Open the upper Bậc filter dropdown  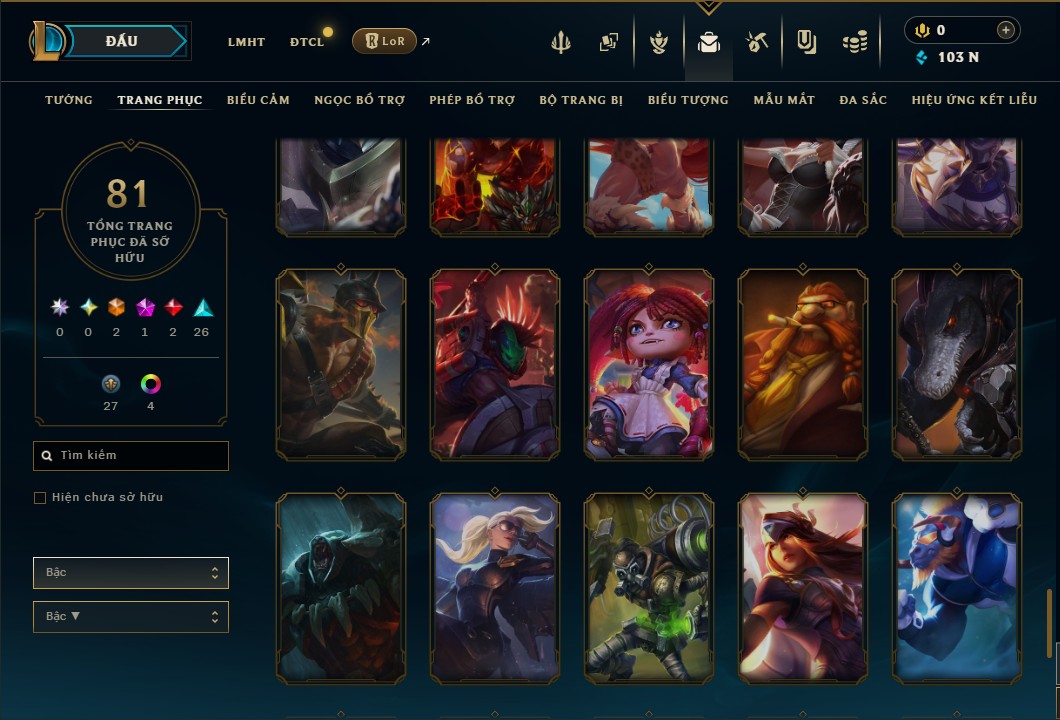(131, 573)
